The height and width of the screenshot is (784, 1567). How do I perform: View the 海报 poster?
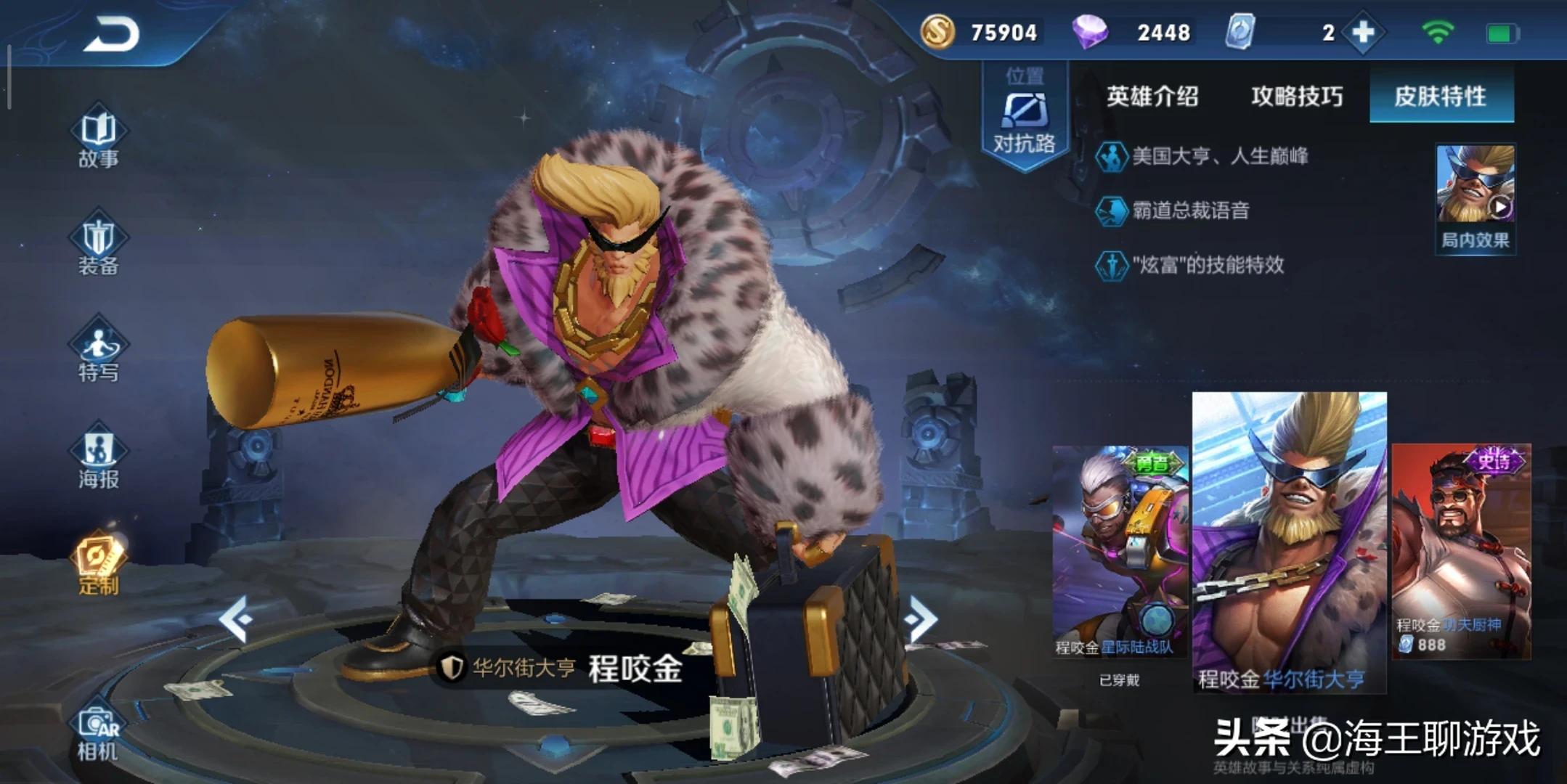coord(99,458)
